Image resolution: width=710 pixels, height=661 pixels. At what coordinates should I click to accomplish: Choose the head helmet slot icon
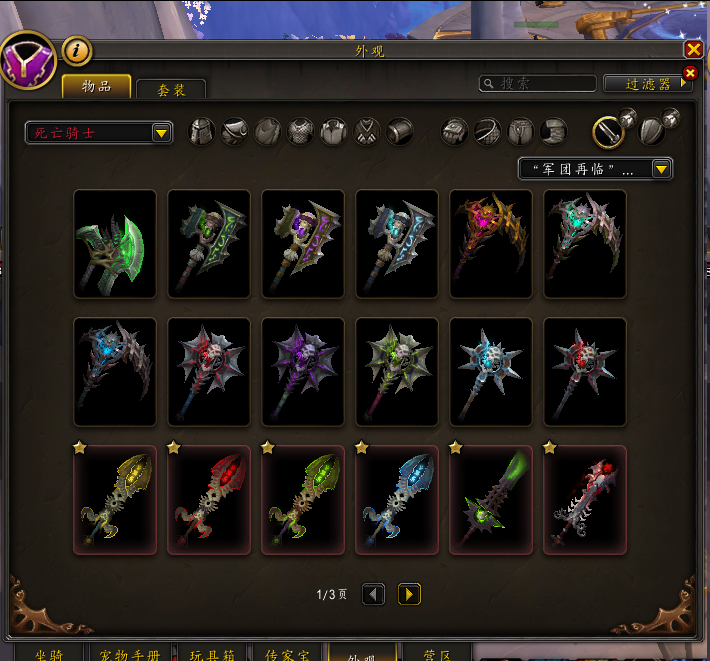[x=202, y=131]
